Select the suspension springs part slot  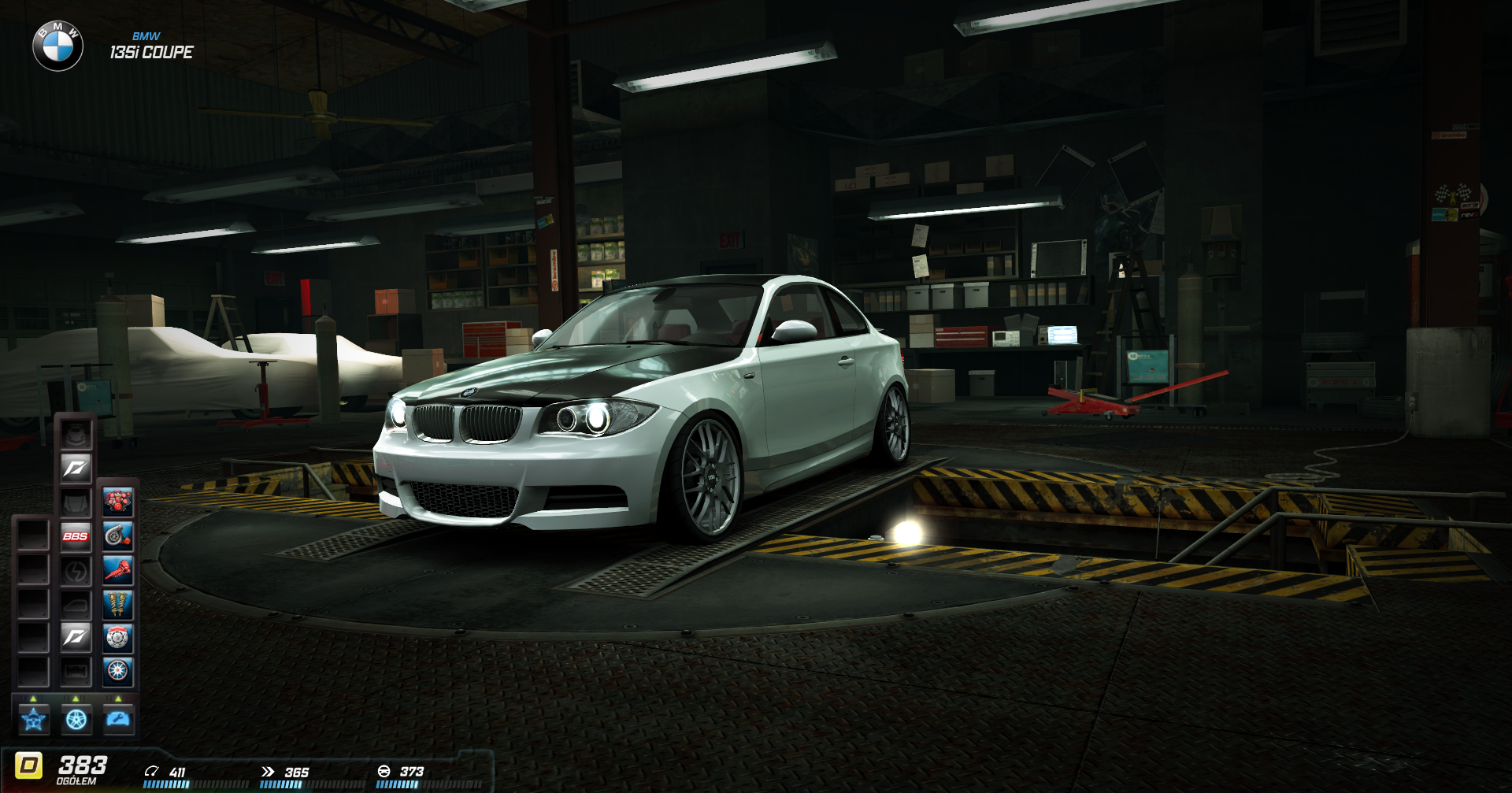[x=118, y=604]
